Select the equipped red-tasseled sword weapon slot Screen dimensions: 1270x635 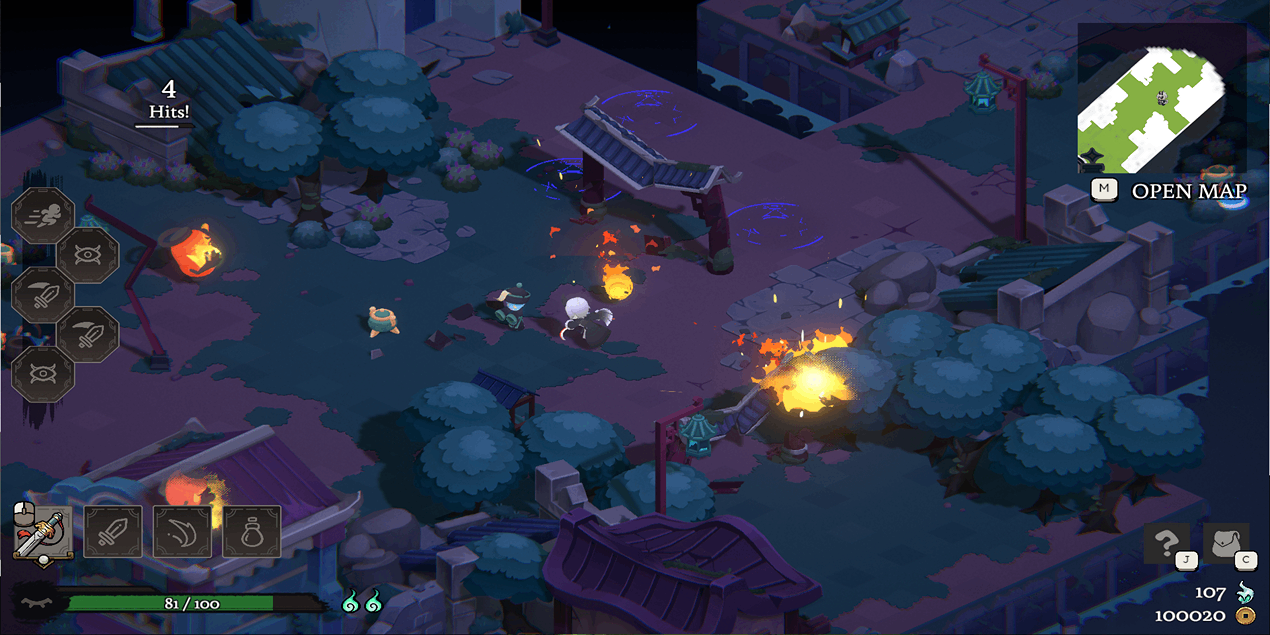(43, 532)
